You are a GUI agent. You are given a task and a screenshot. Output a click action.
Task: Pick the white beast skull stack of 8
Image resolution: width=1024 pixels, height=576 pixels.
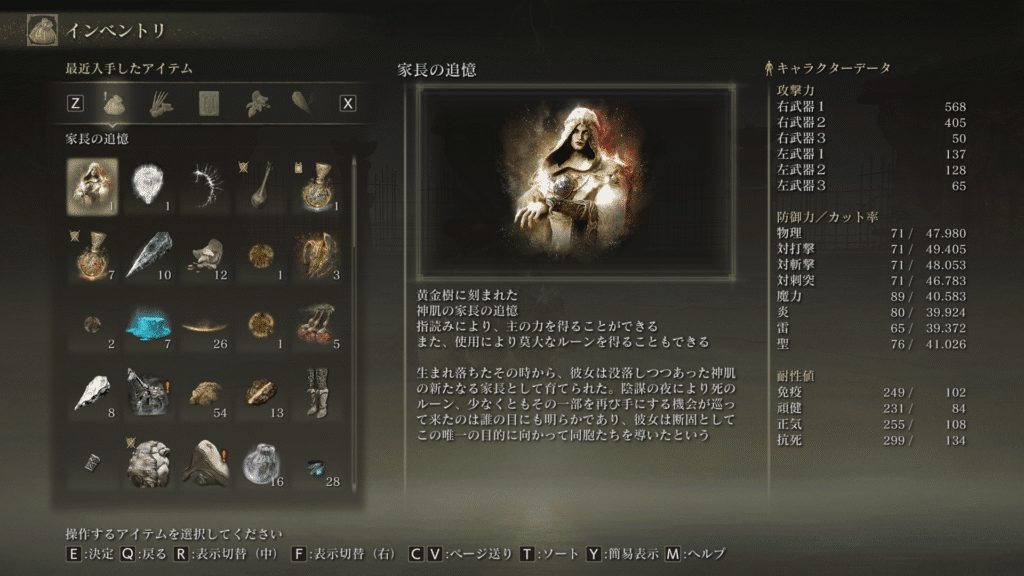point(92,391)
